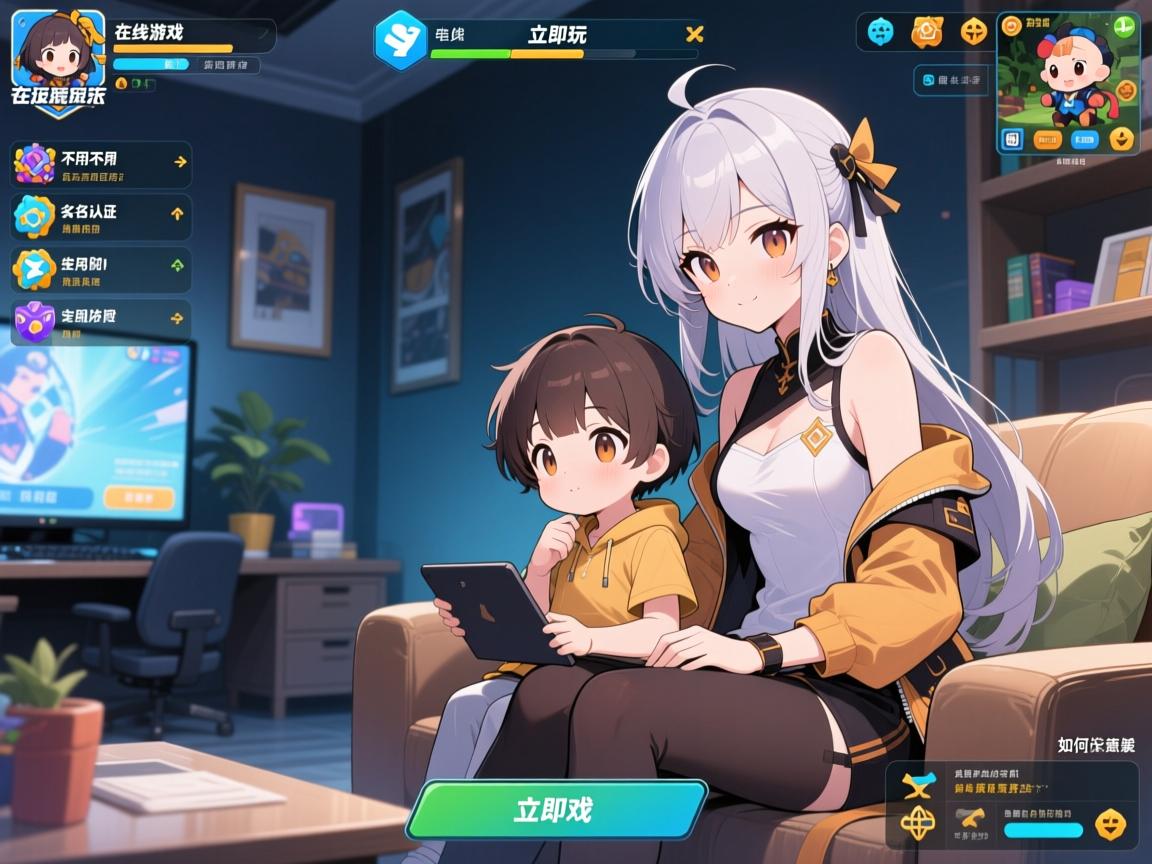Click the yellow smiley icon in bottom panel
Viewport: 1152px width, 864px height.
click(x=1110, y=824)
